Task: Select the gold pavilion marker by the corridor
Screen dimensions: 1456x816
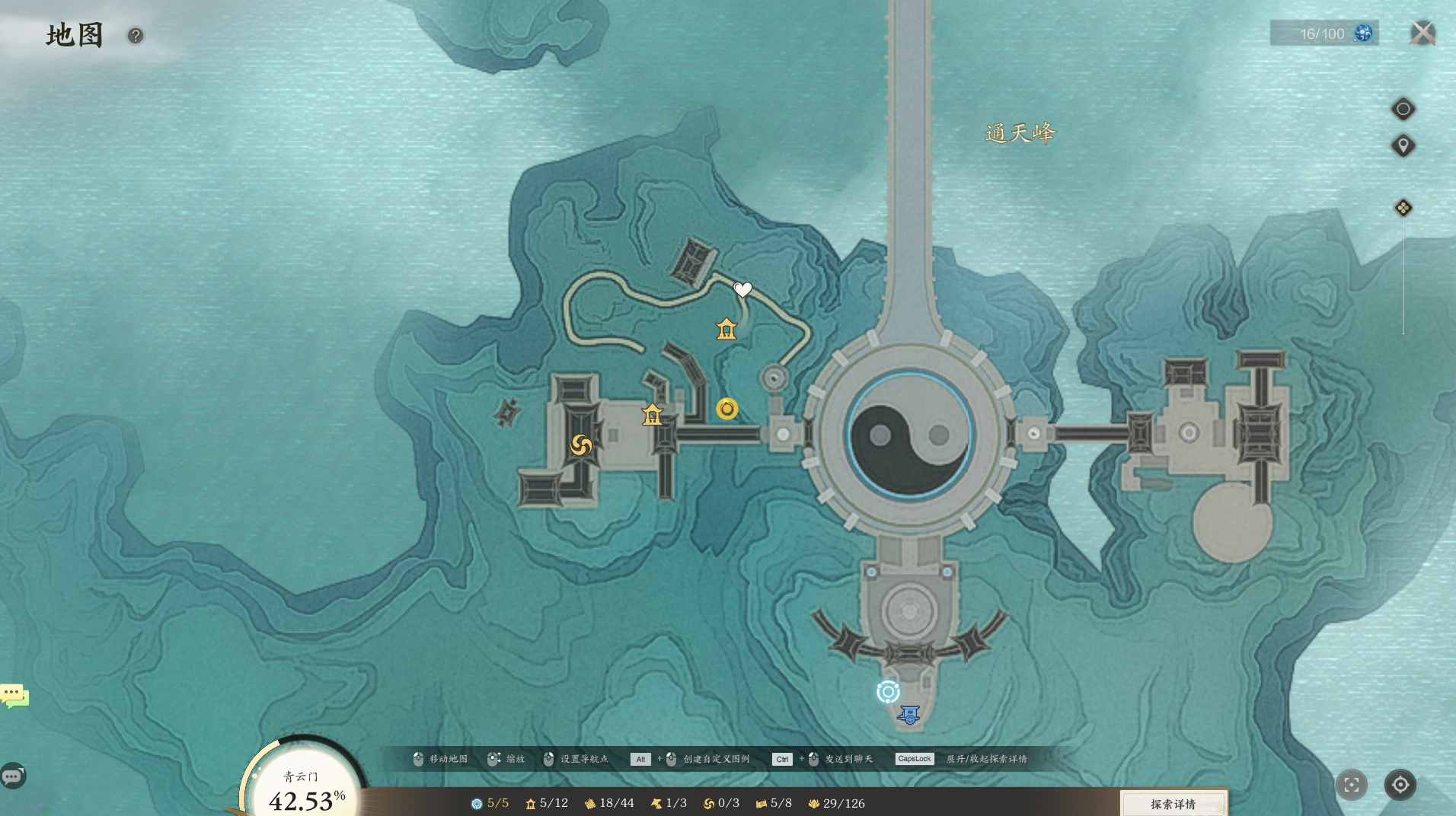Action: (x=652, y=414)
